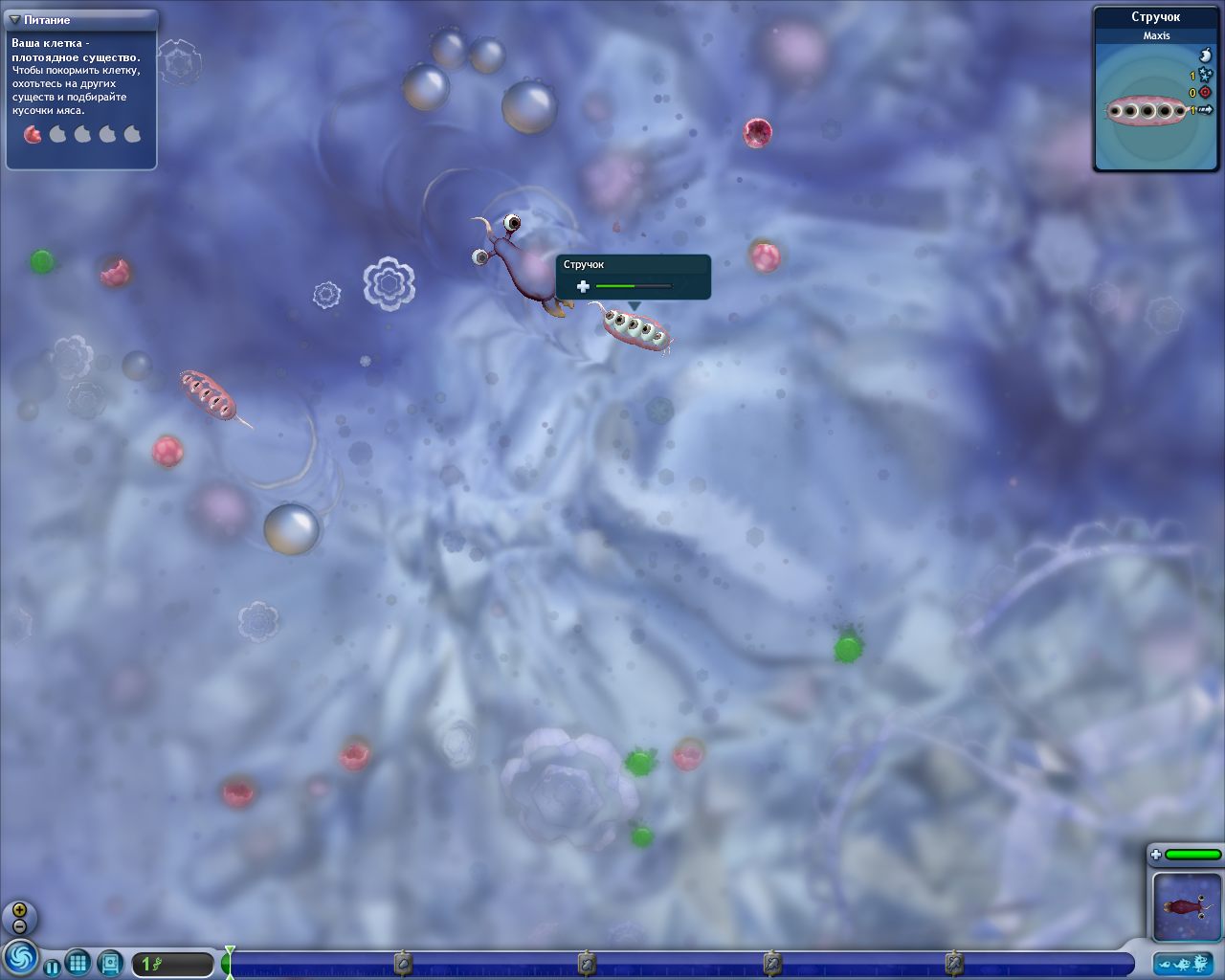Click the health plus icon above creature portrait
This screenshot has height=980, width=1225.
(x=1156, y=854)
